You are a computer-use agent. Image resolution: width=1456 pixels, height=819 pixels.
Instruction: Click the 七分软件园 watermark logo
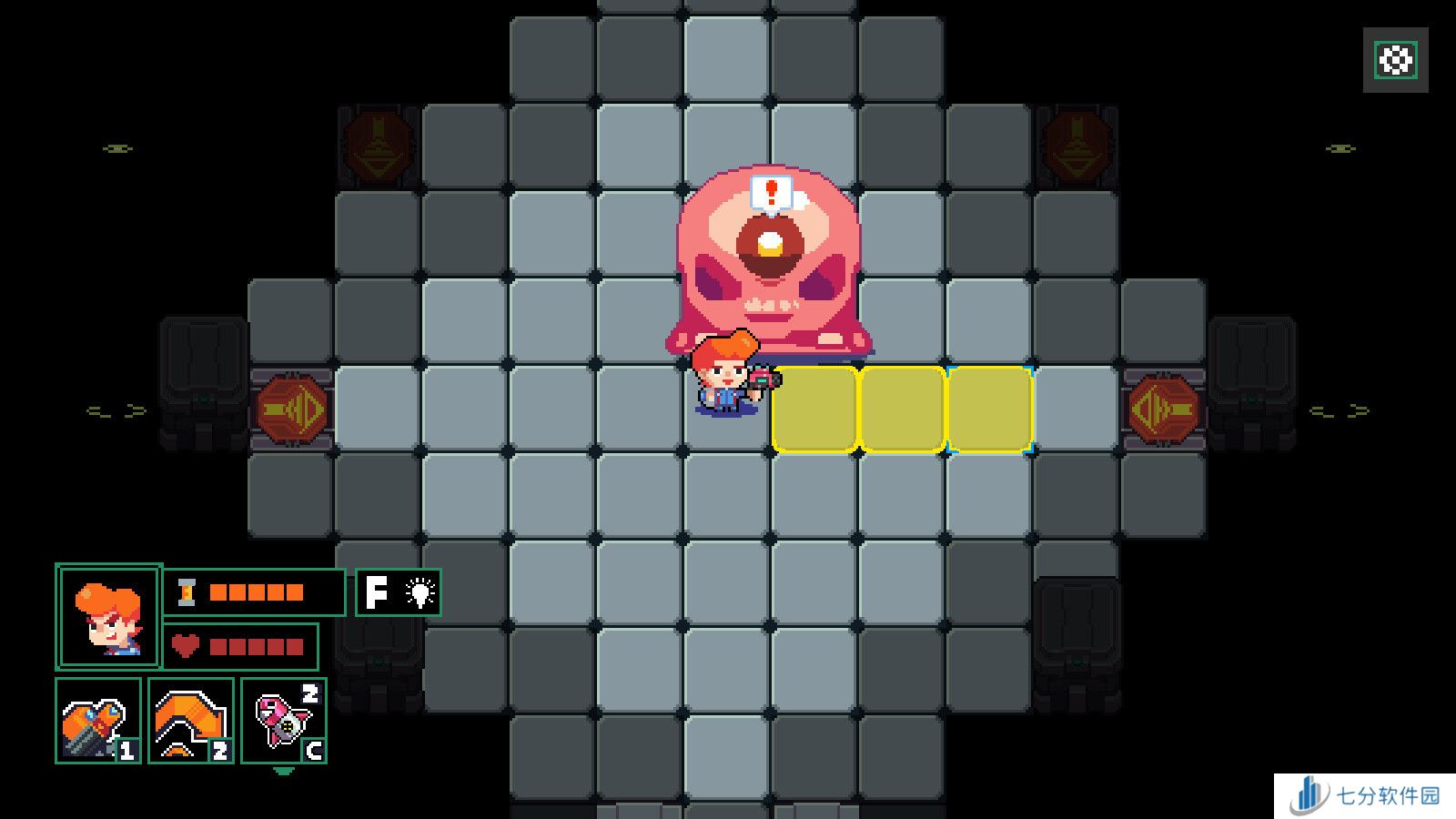click(1365, 795)
